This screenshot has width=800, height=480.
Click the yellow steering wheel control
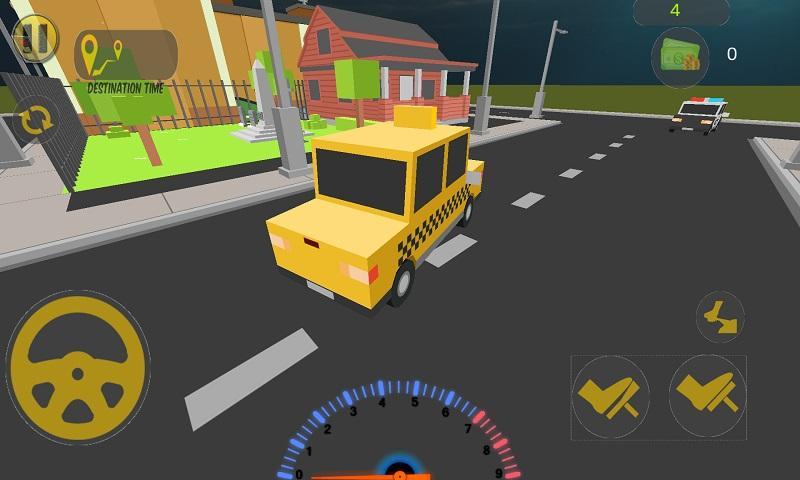point(77,367)
